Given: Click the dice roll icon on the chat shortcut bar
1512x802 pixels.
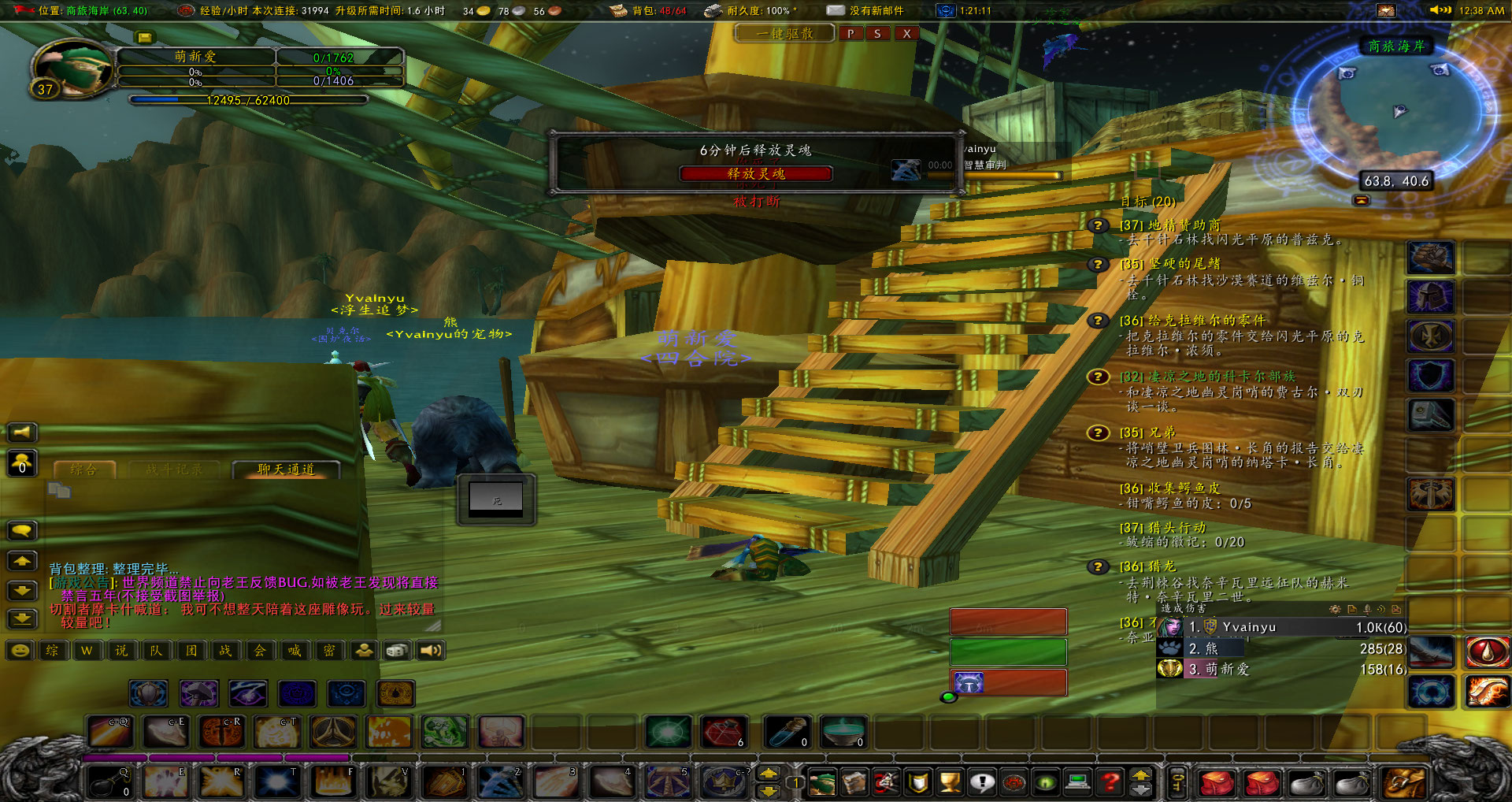Looking at the screenshot, I should tap(398, 651).
